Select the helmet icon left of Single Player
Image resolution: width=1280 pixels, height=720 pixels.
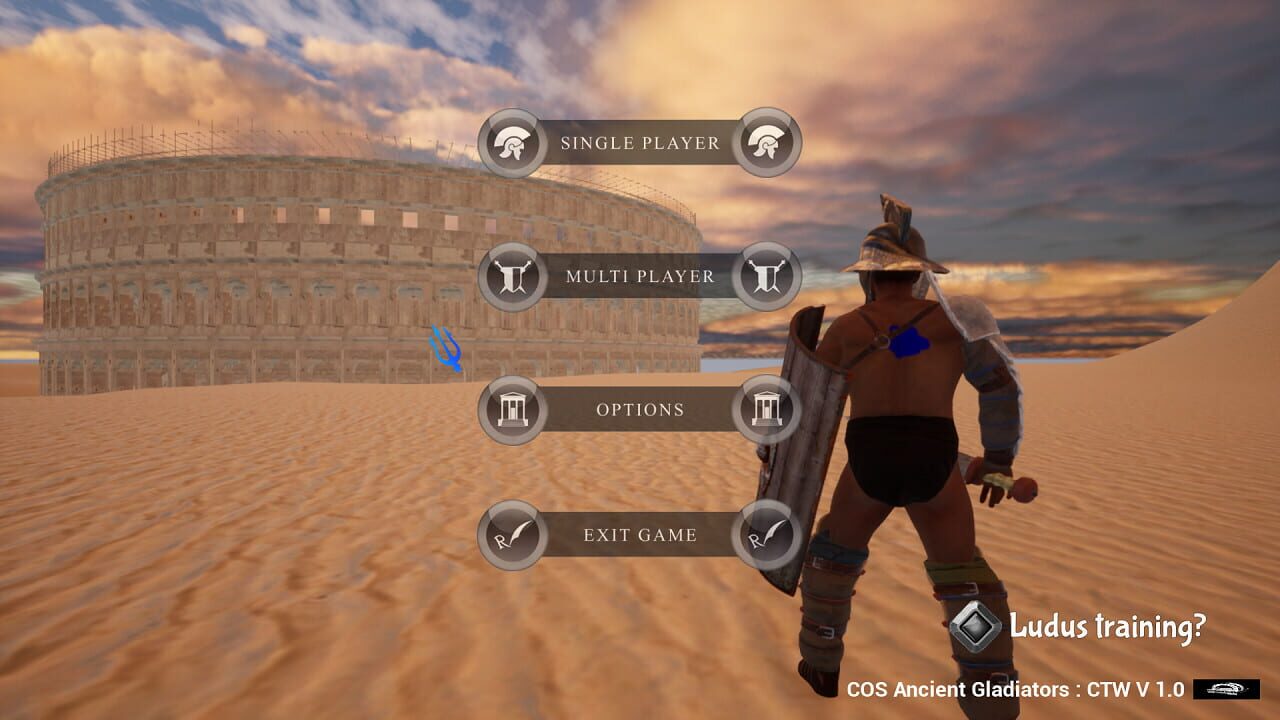pos(513,143)
